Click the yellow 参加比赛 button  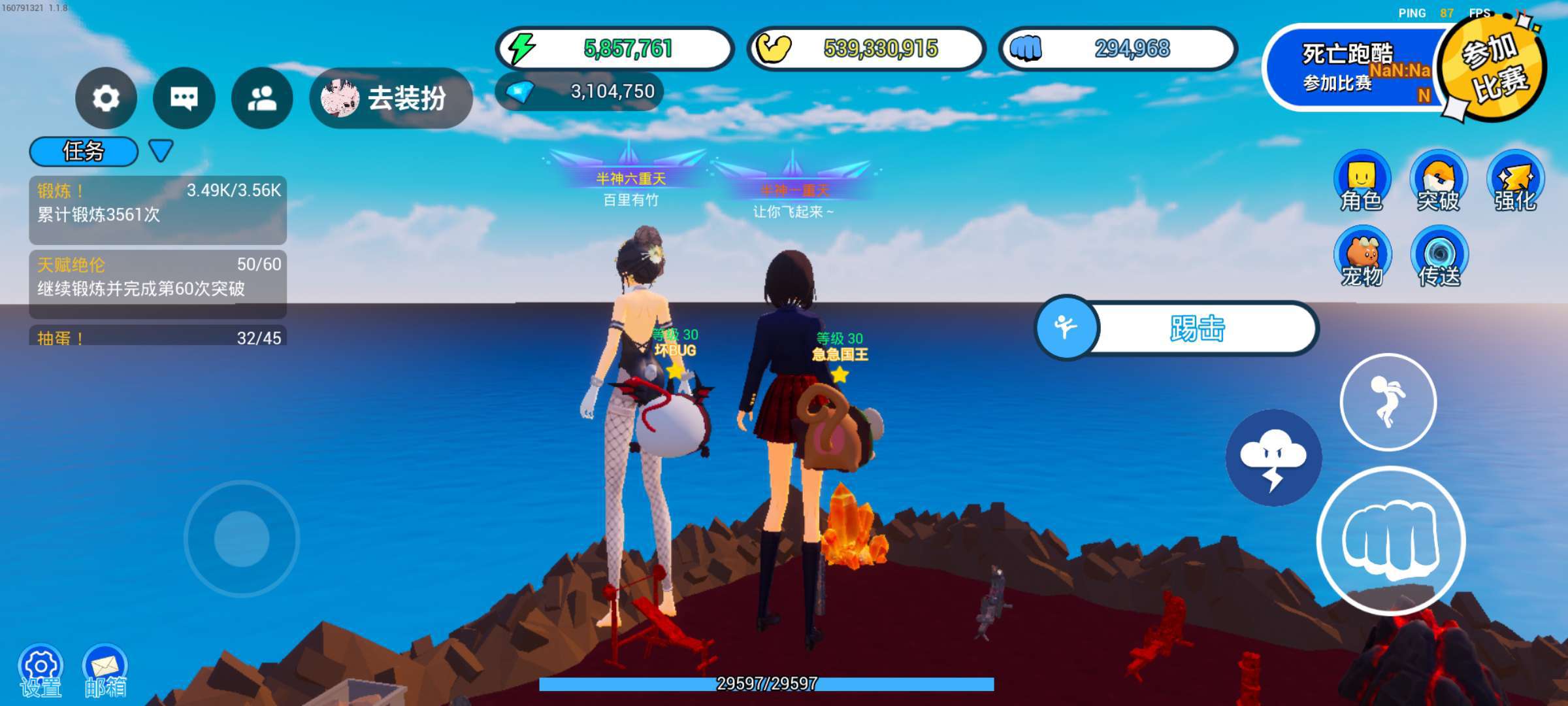1495,69
